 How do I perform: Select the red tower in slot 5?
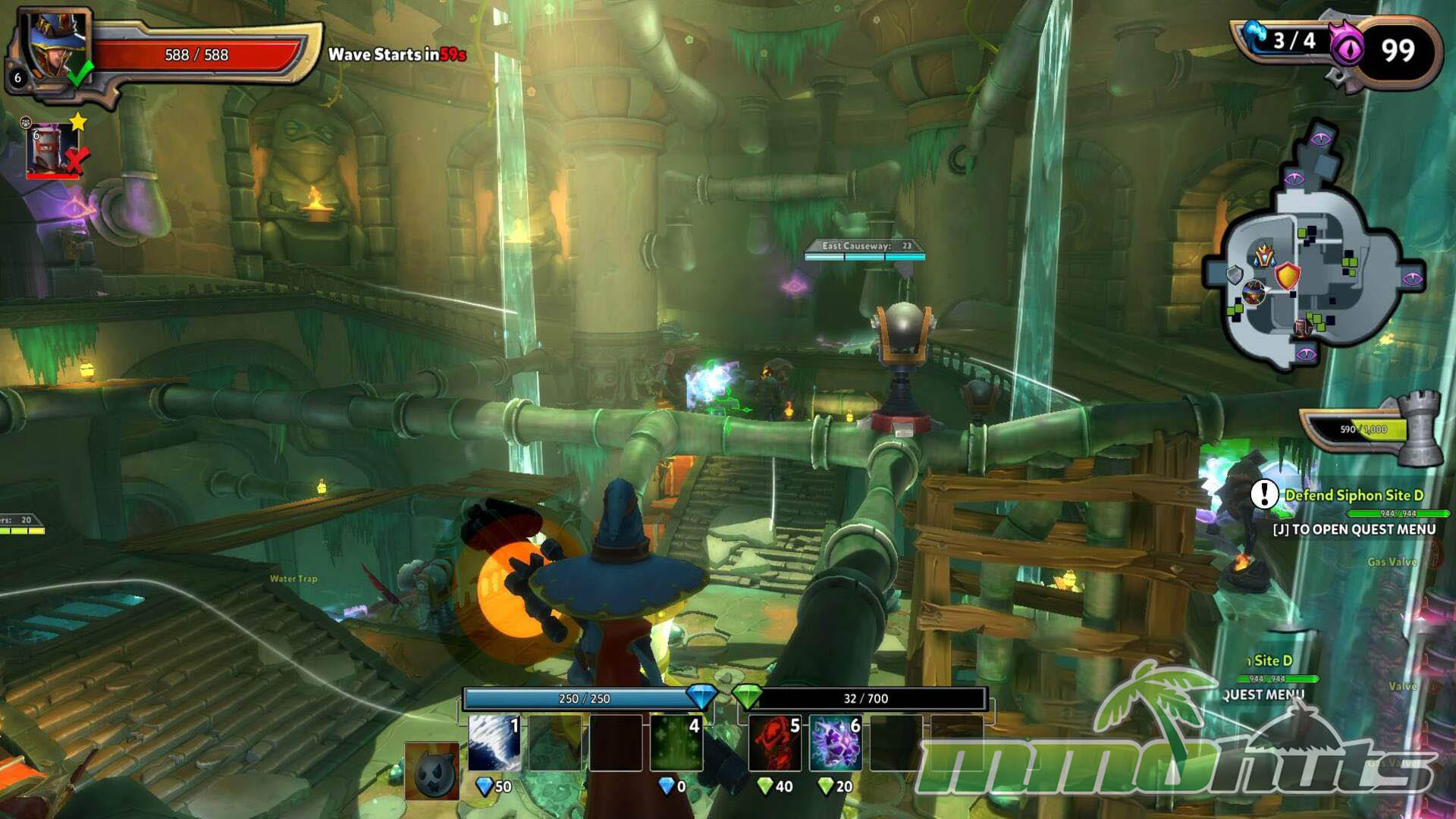775,742
